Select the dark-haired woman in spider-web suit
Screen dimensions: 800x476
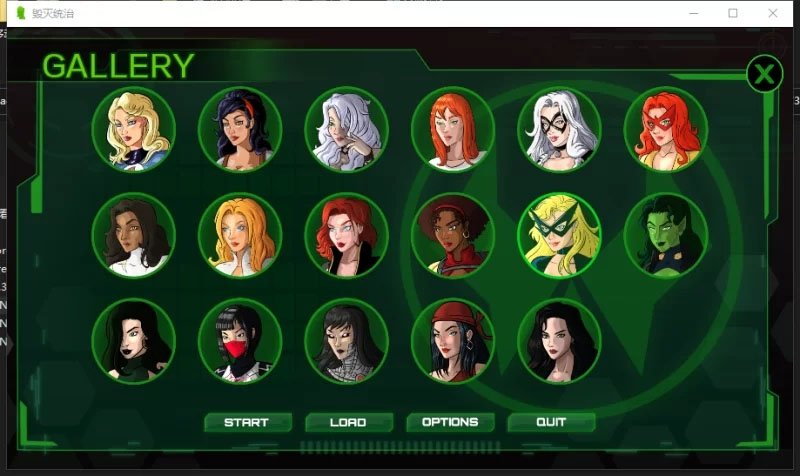[346, 341]
